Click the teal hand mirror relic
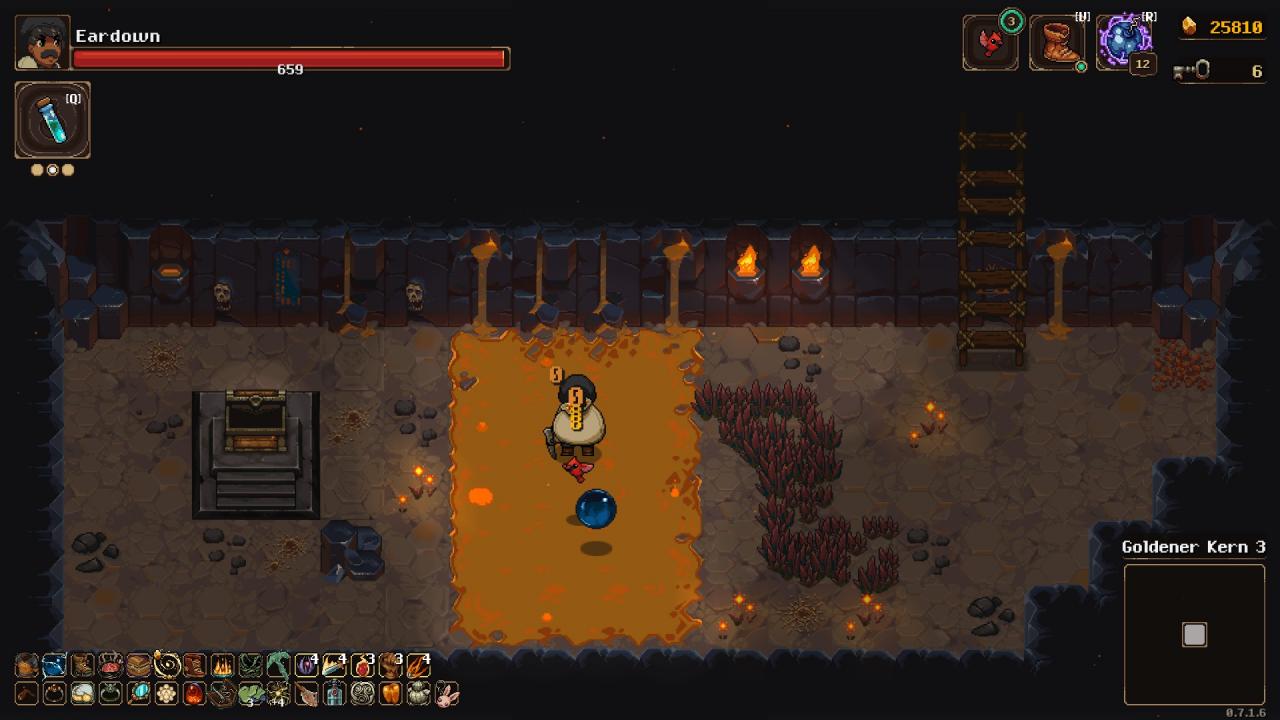Screen dimensions: 1280x720 click(139, 693)
